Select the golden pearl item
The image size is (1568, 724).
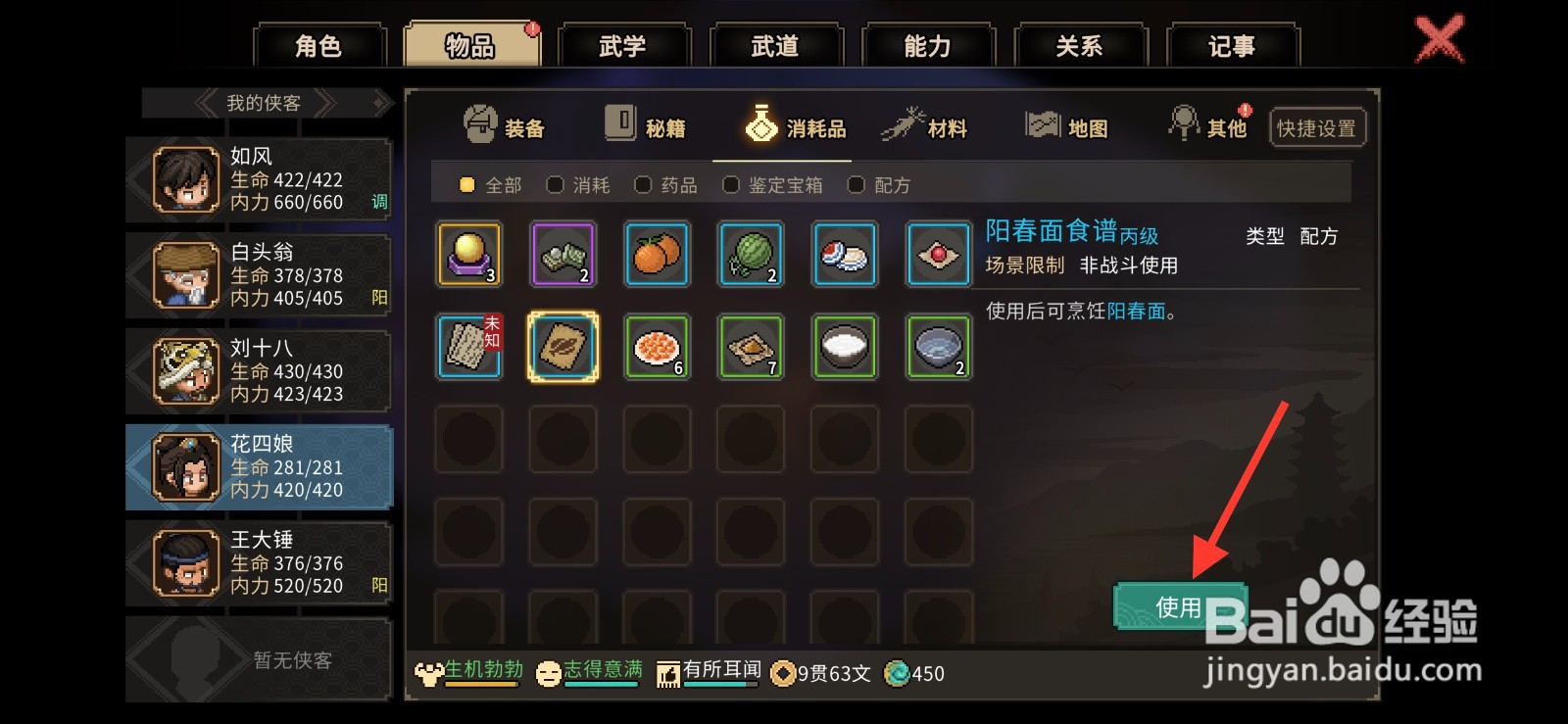click(x=468, y=255)
